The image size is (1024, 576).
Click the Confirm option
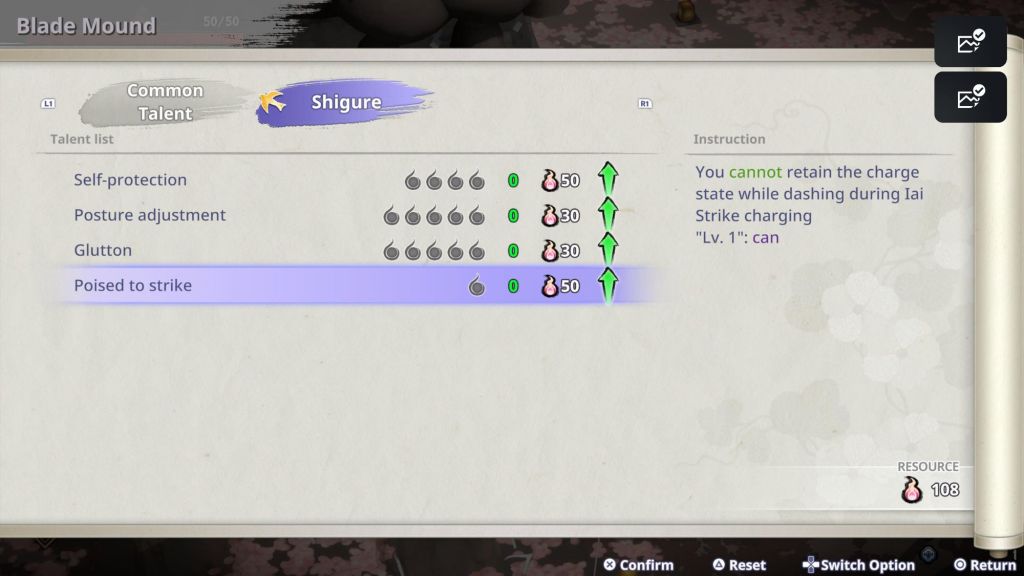pos(638,565)
